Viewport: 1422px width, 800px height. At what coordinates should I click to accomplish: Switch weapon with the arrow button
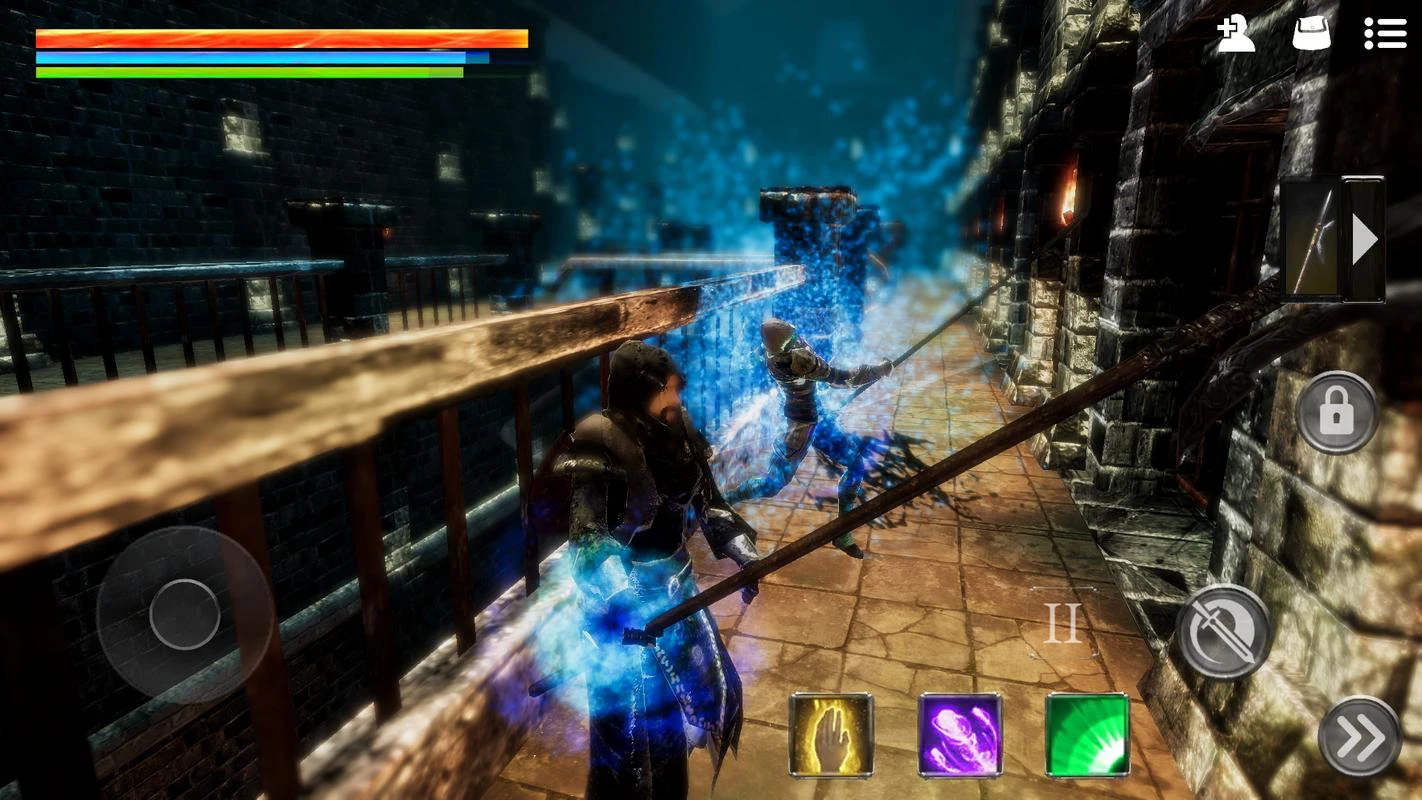click(1364, 240)
